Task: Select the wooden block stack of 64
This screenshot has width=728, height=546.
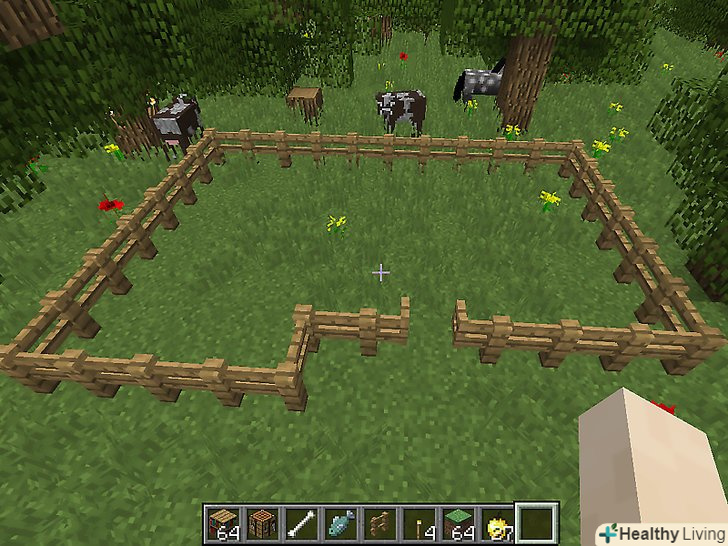Action: pyautogui.click(x=222, y=523)
